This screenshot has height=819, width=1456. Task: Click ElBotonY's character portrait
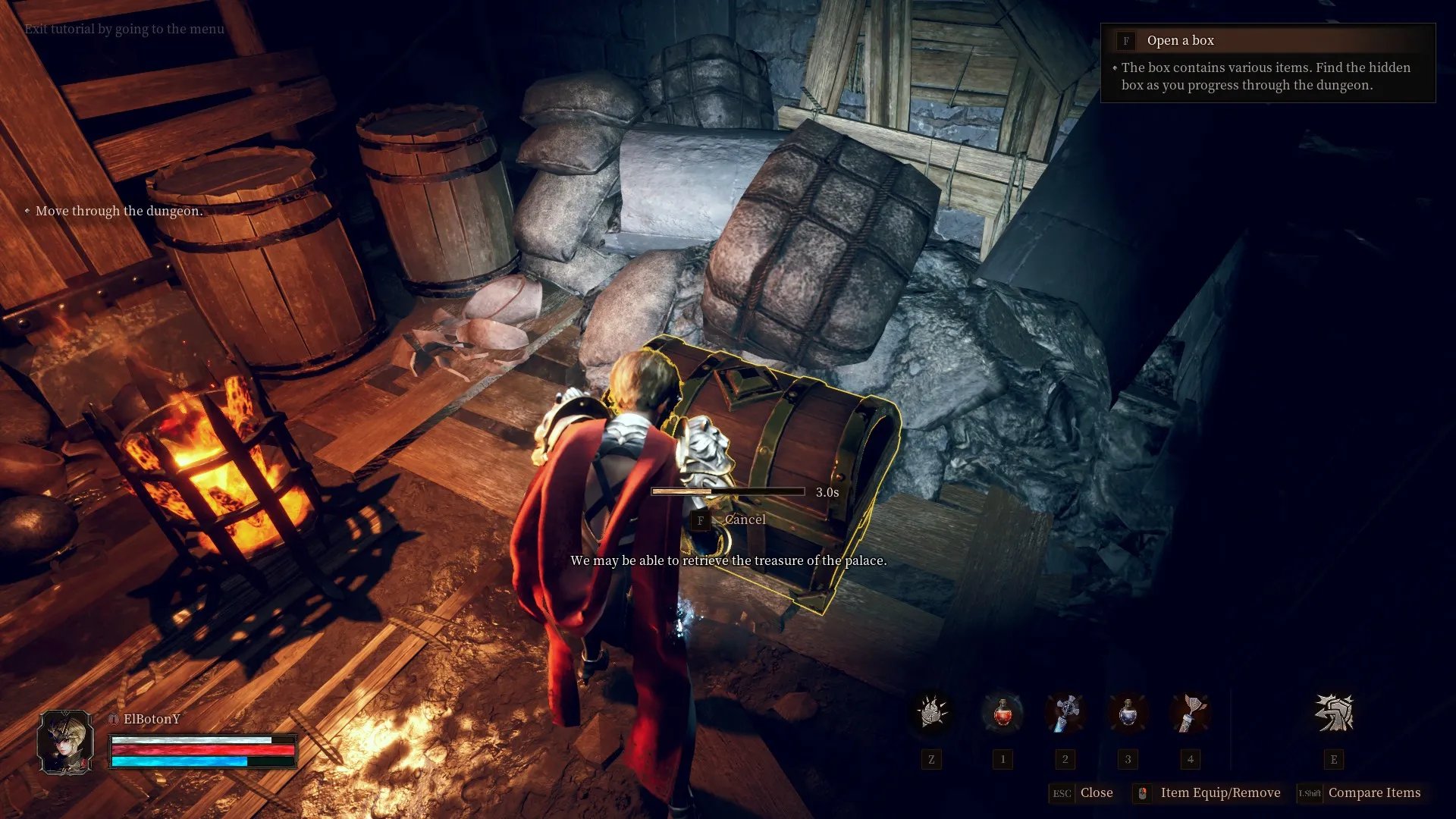click(x=66, y=742)
